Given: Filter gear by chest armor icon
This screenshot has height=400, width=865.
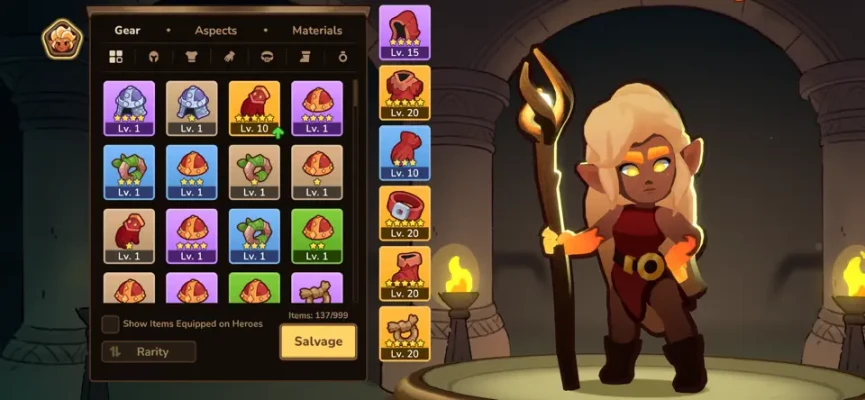Looking at the screenshot, I should click(191, 57).
